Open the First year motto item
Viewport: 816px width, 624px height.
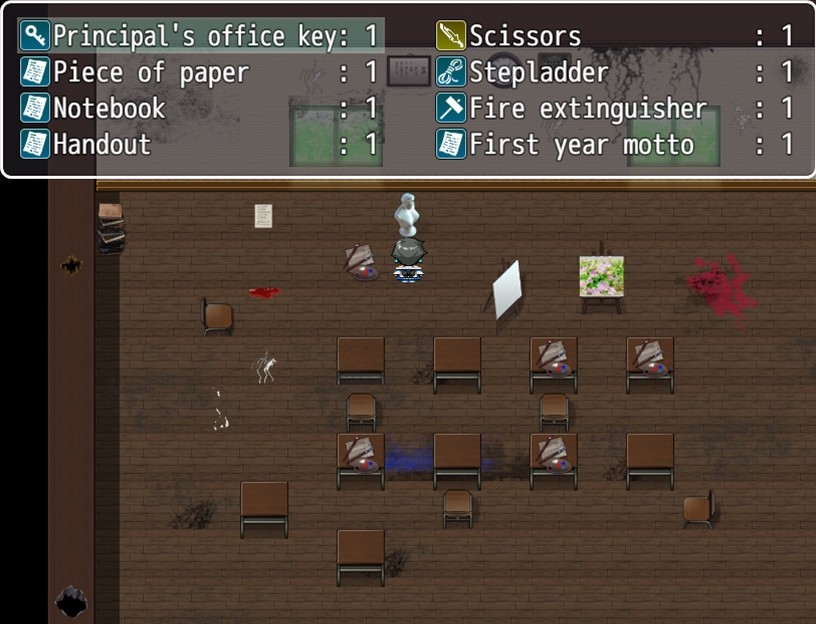(x=615, y=144)
